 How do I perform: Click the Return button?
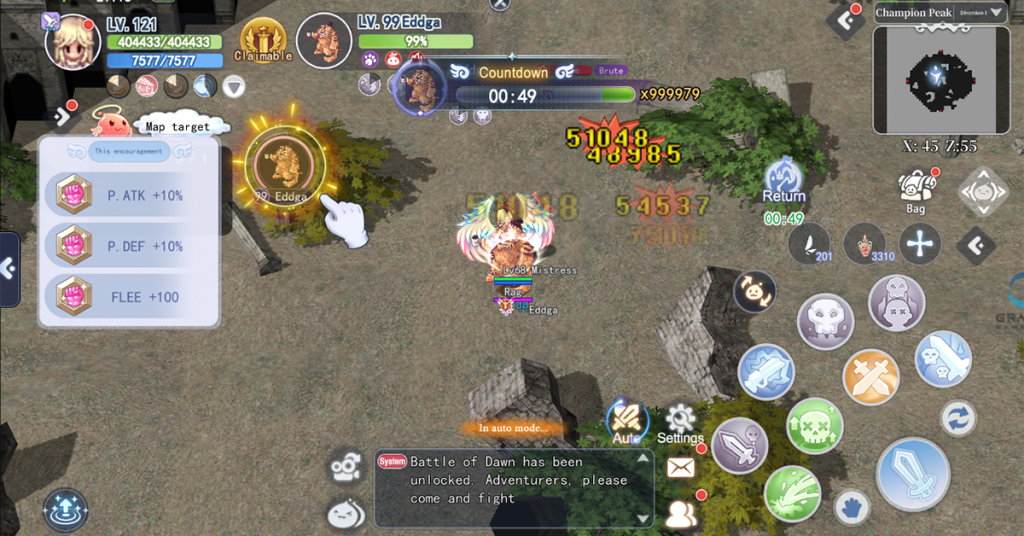click(784, 184)
